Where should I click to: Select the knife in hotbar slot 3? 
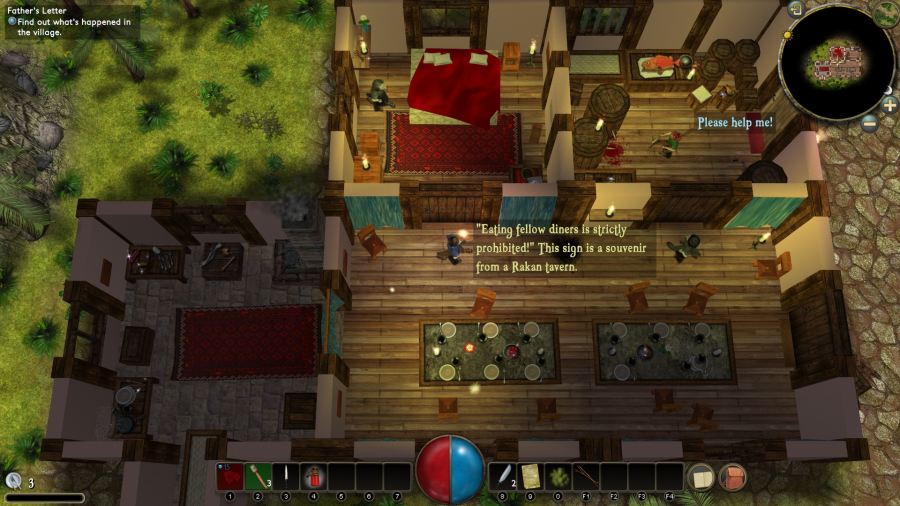click(286, 476)
